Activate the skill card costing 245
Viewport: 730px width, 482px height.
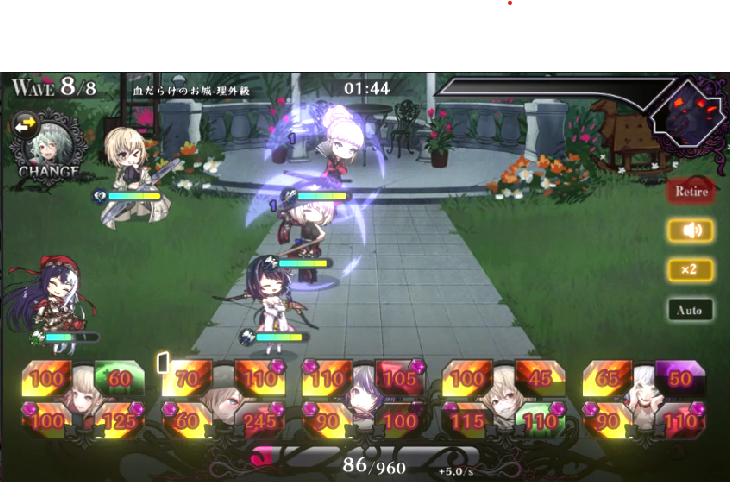click(x=260, y=420)
